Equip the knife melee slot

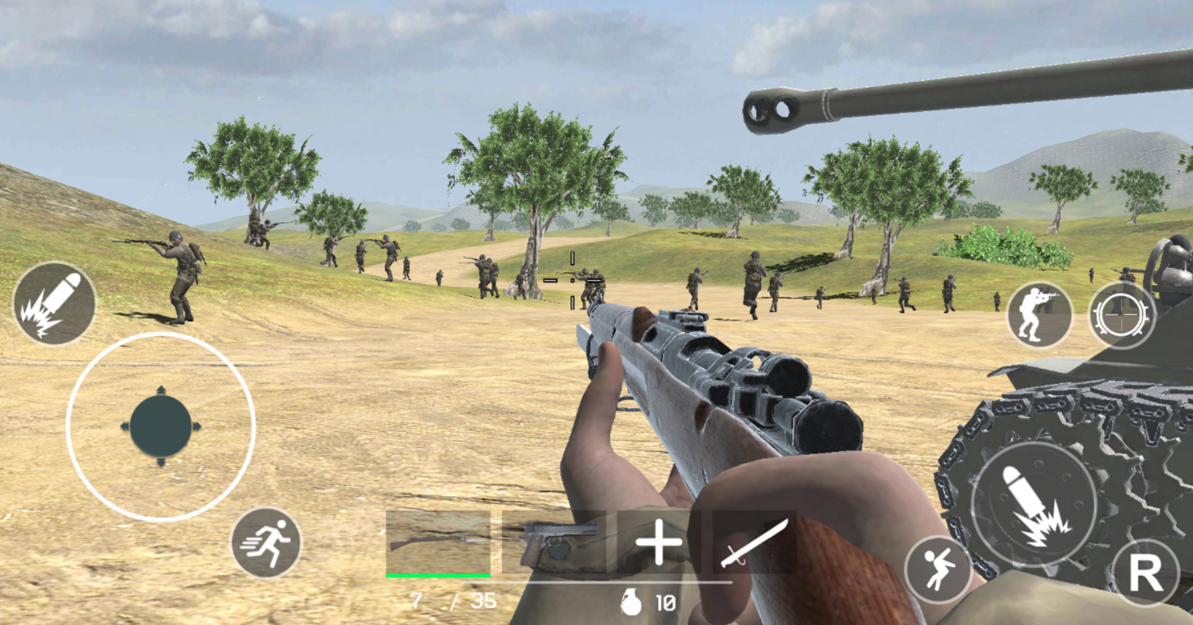click(755, 544)
